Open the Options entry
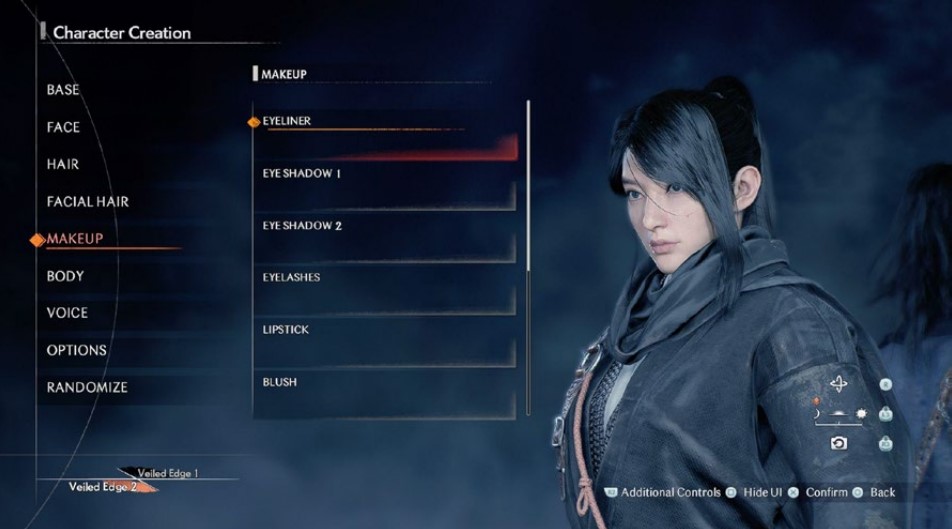Image resolution: width=952 pixels, height=529 pixels. coord(76,350)
